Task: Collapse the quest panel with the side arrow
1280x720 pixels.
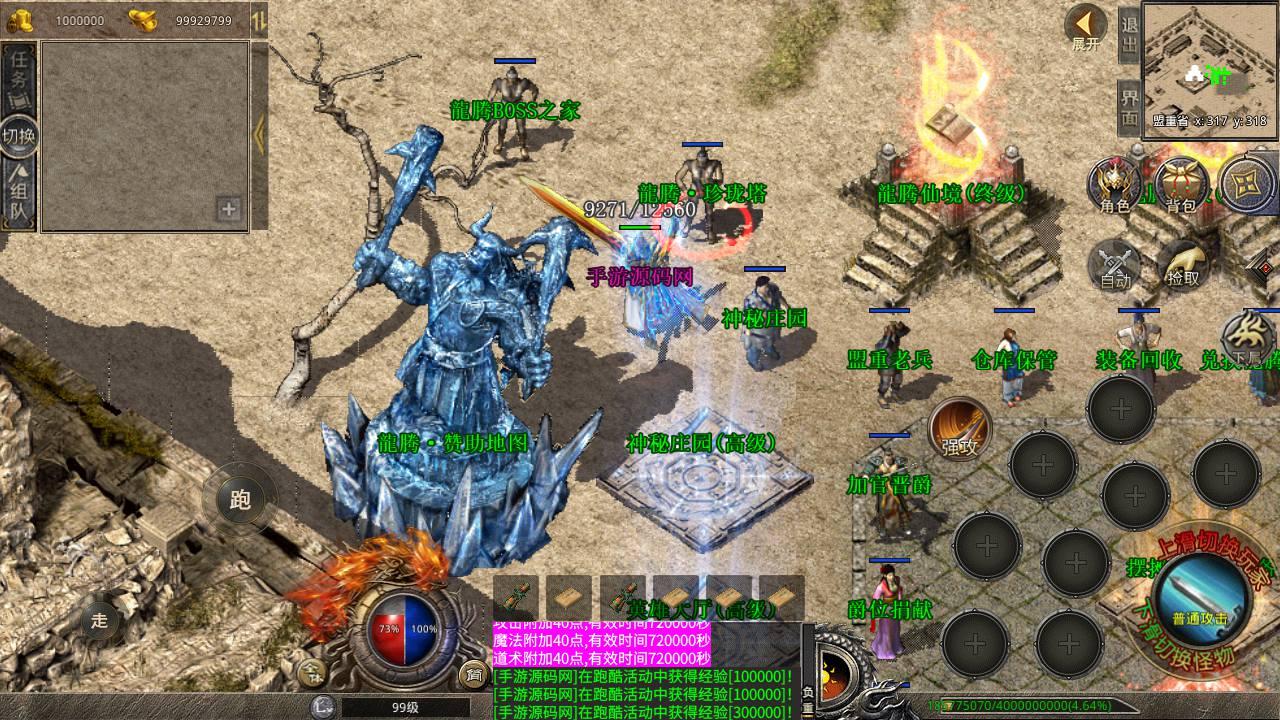Action: [259, 135]
